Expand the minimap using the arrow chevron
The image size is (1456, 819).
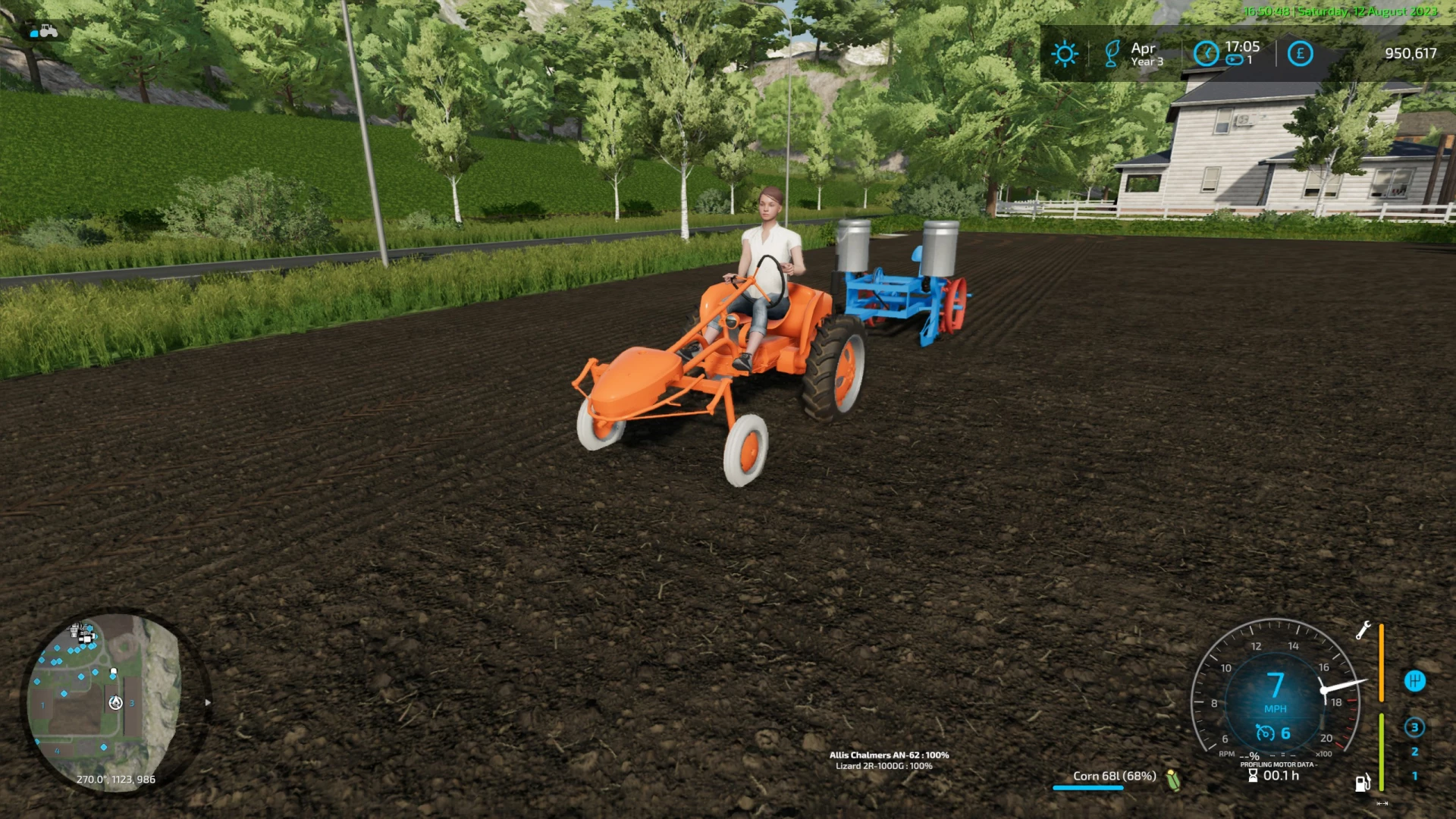pyautogui.click(x=206, y=702)
